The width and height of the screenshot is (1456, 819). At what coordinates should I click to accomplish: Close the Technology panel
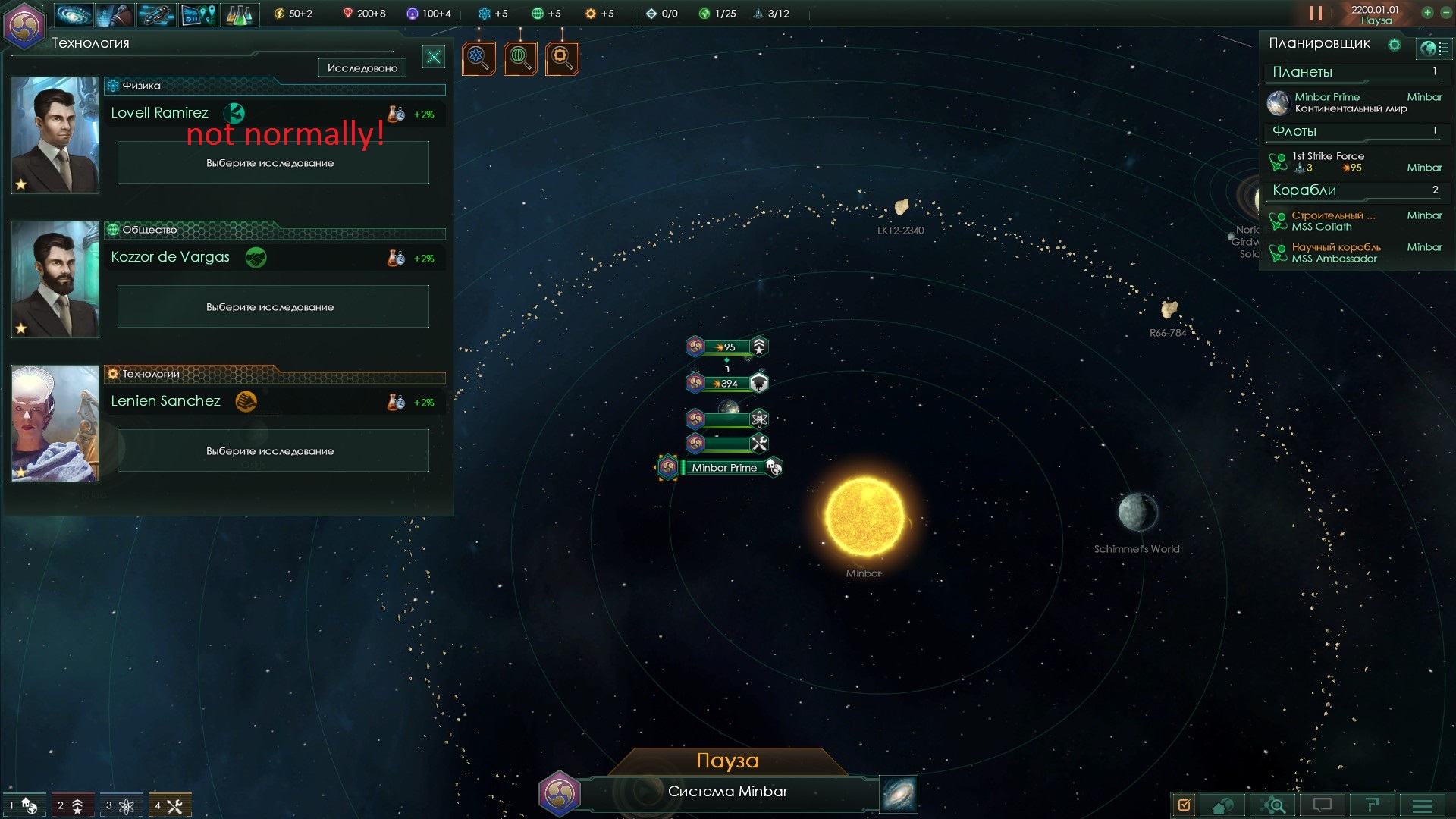(434, 57)
